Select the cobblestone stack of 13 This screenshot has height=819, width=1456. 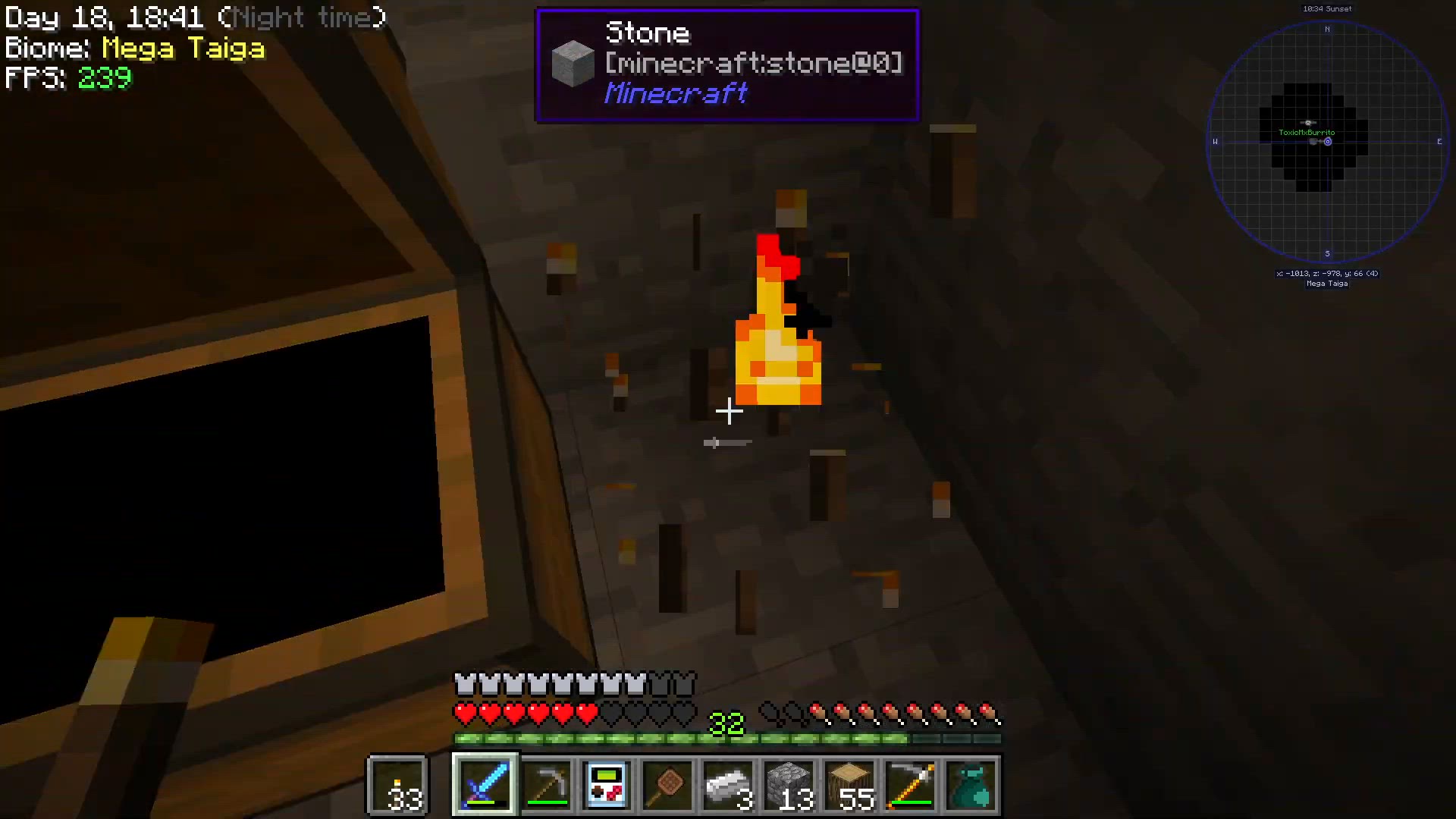coord(789,785)
